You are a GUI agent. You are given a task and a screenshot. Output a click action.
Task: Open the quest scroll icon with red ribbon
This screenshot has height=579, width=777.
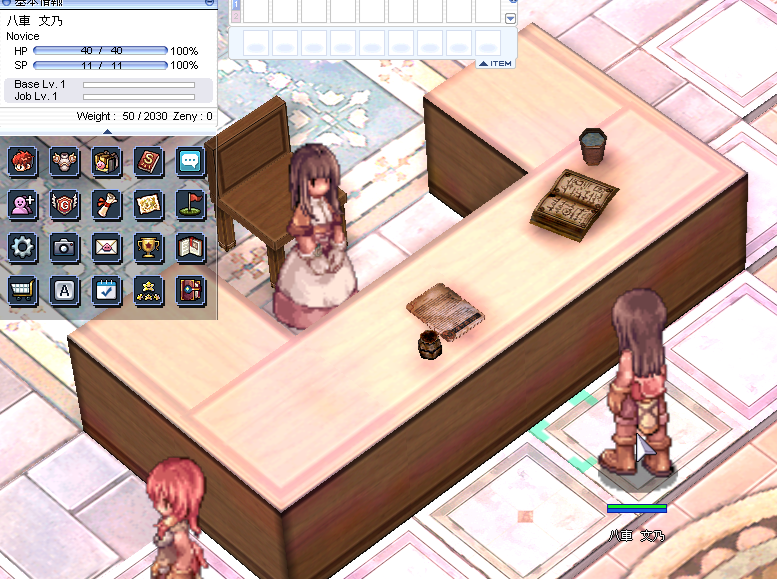point(106,204)
